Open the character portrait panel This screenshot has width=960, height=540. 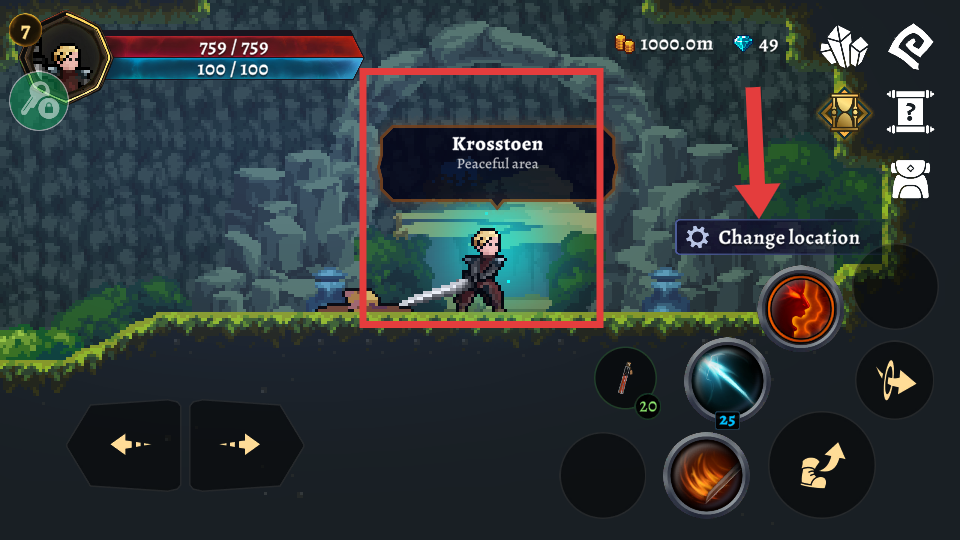tap(68, 52)
